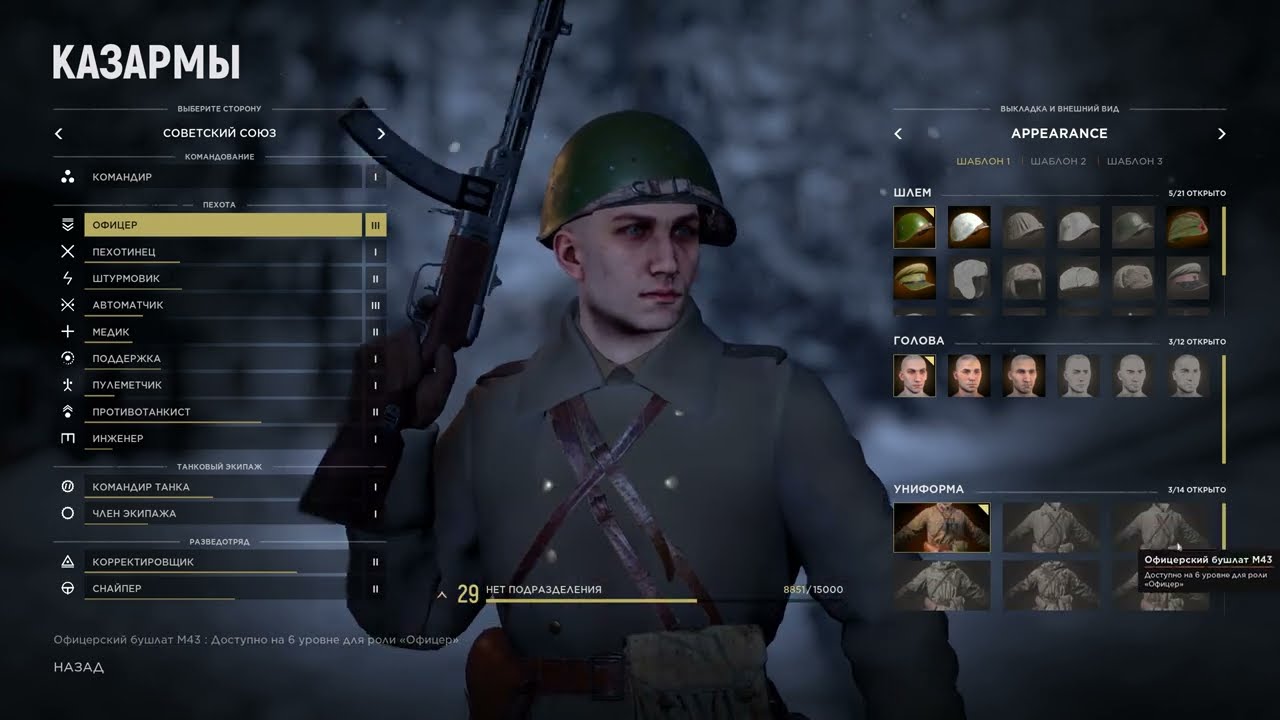This screenshot has height=720, width=1280.
Task: Select the Противотанкист role
Action: [x=220, y=412]
